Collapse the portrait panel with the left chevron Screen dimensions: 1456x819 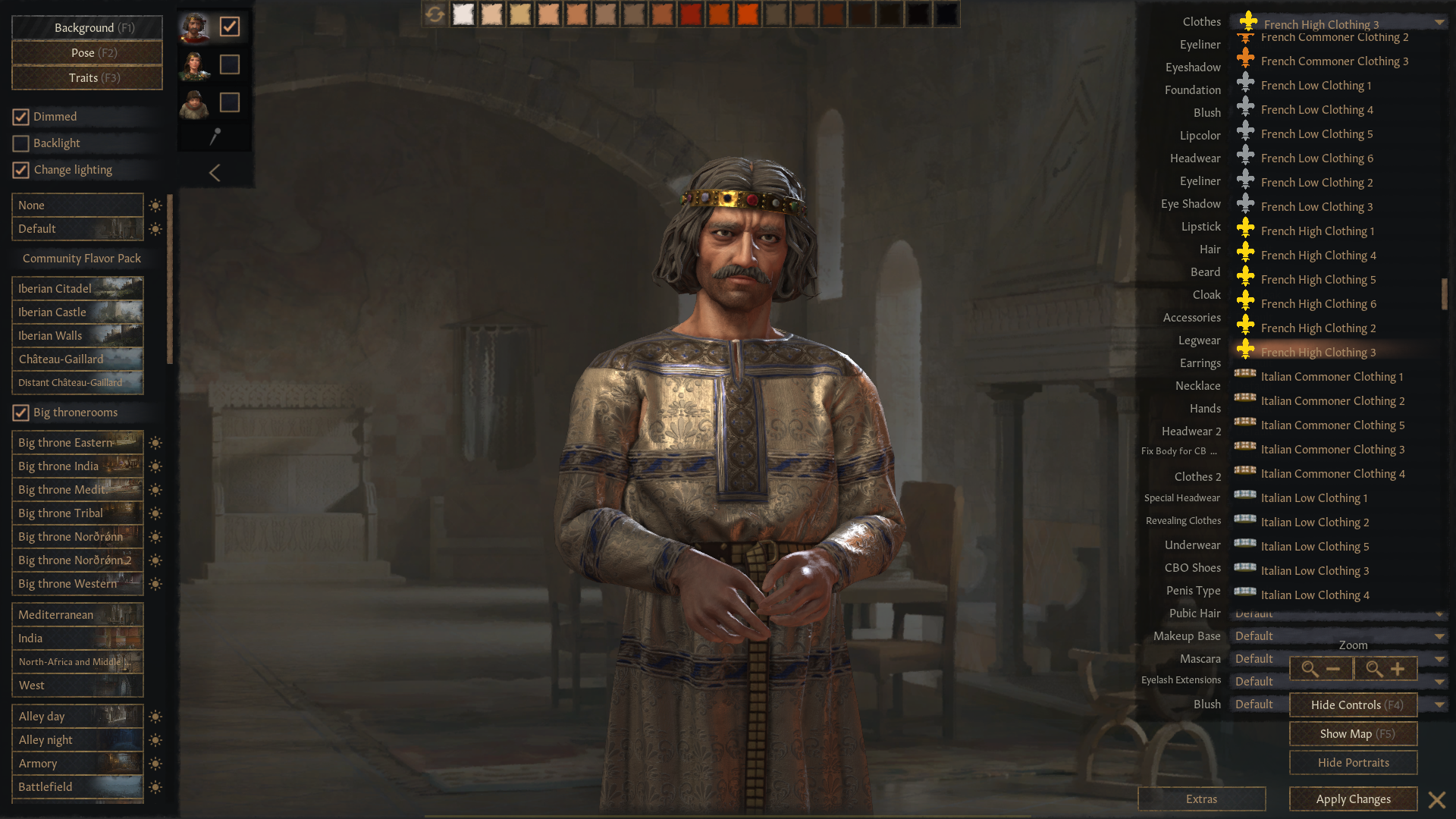215,173
